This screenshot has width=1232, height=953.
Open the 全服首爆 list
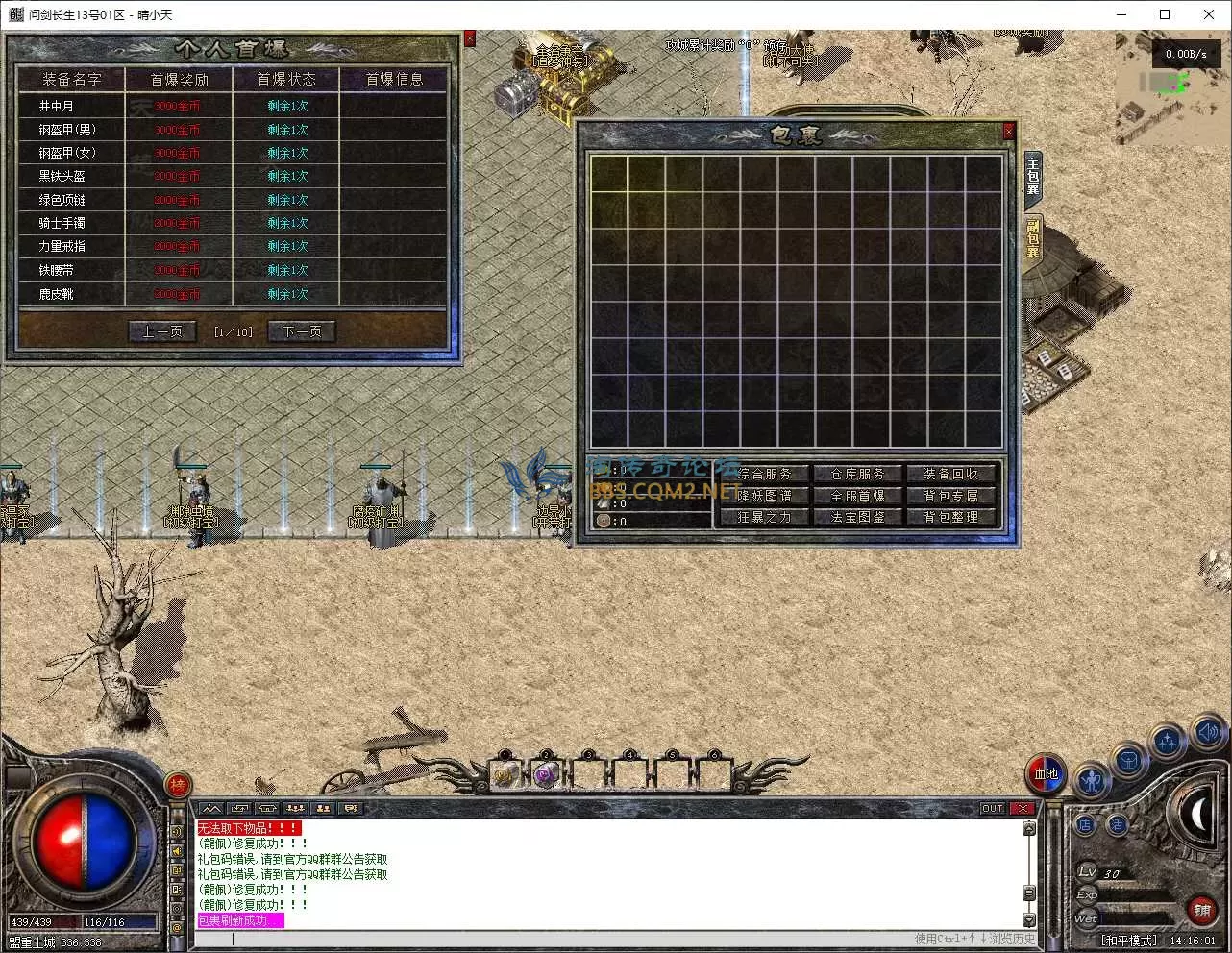coord(857,496)
